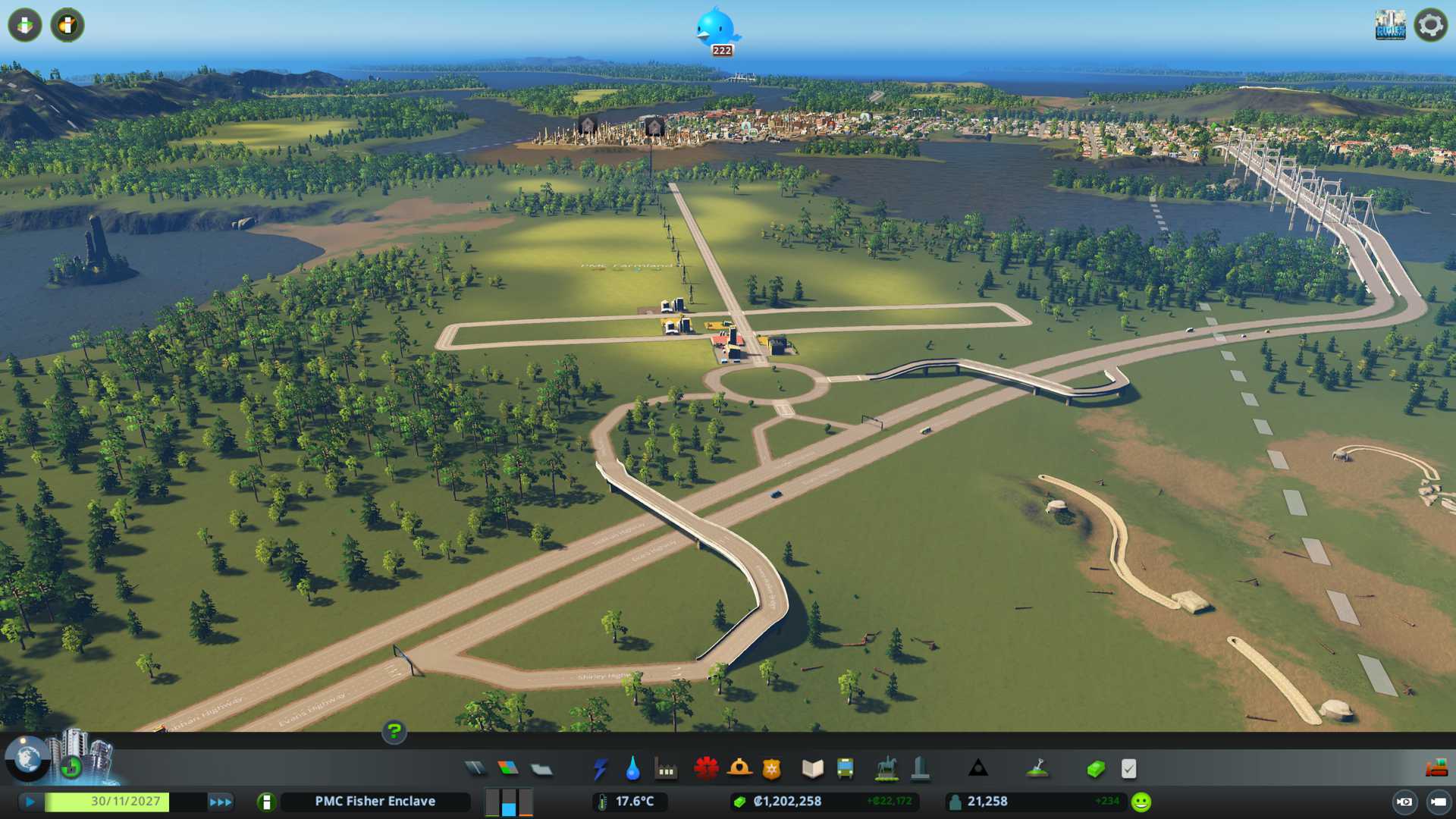Open the green question mark advisor
The image size is (1456, 819).
(394, 732)
